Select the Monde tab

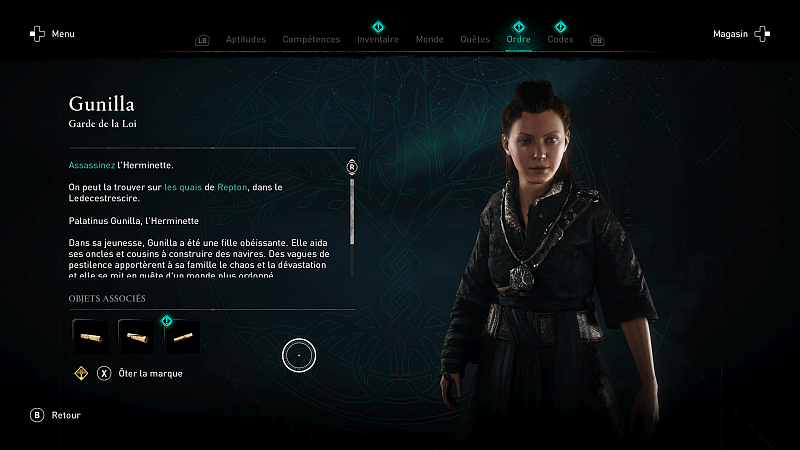[x=429, y=40]
